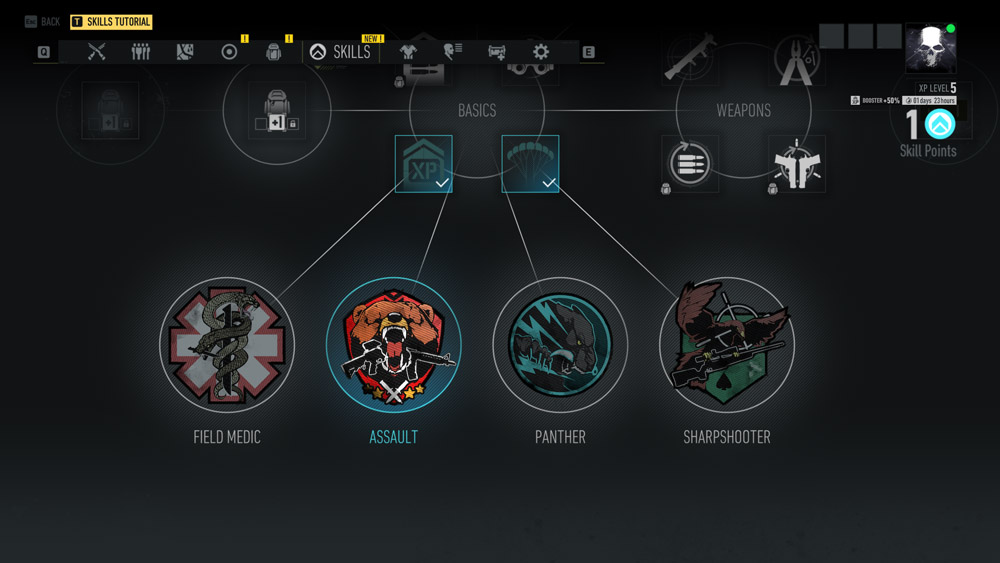The image size is (1000, 563).
Task: Open the skull player profile avatar
Action: tap(930, 48)
